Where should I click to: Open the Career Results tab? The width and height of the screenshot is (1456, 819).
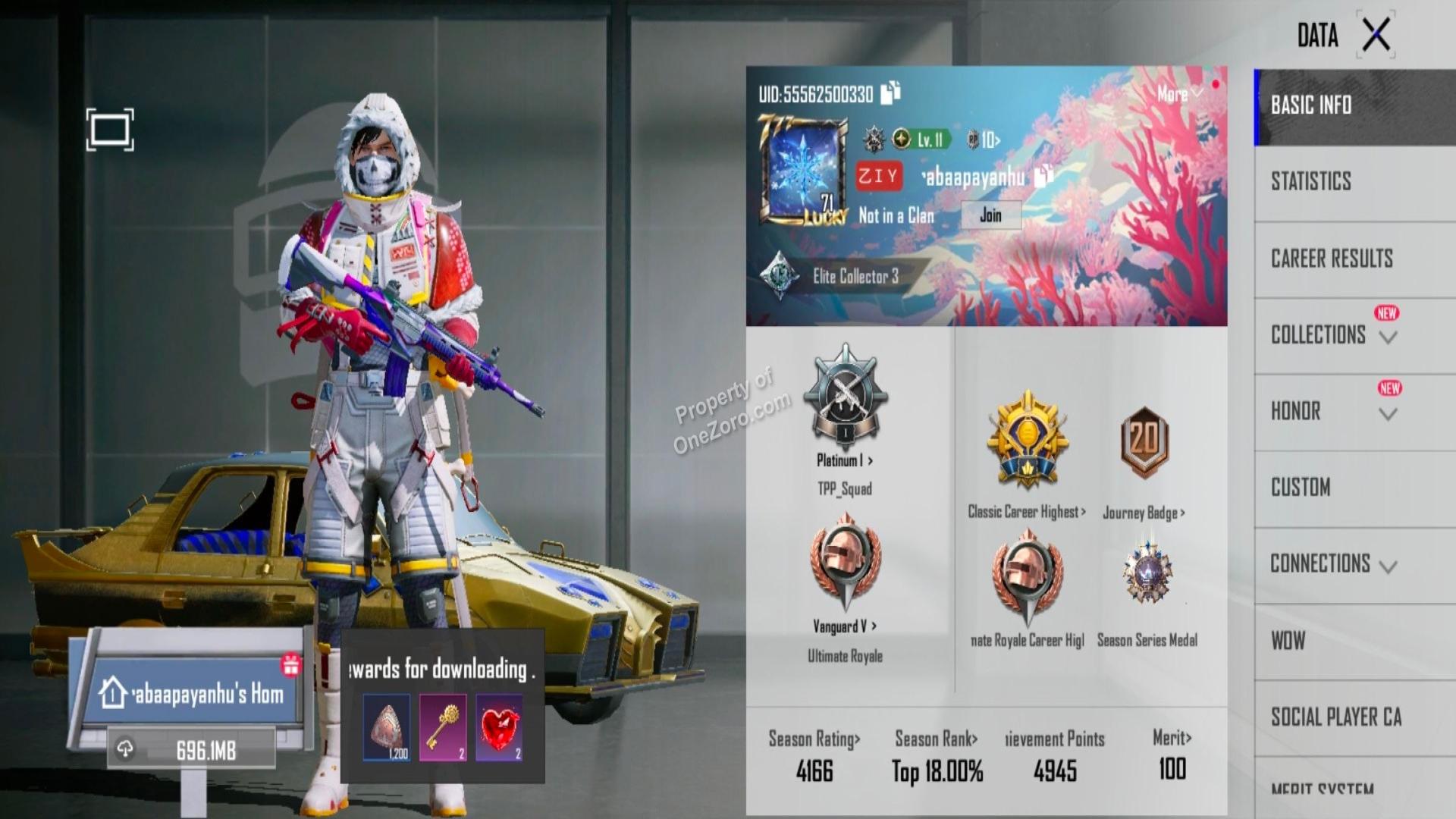1332,259
